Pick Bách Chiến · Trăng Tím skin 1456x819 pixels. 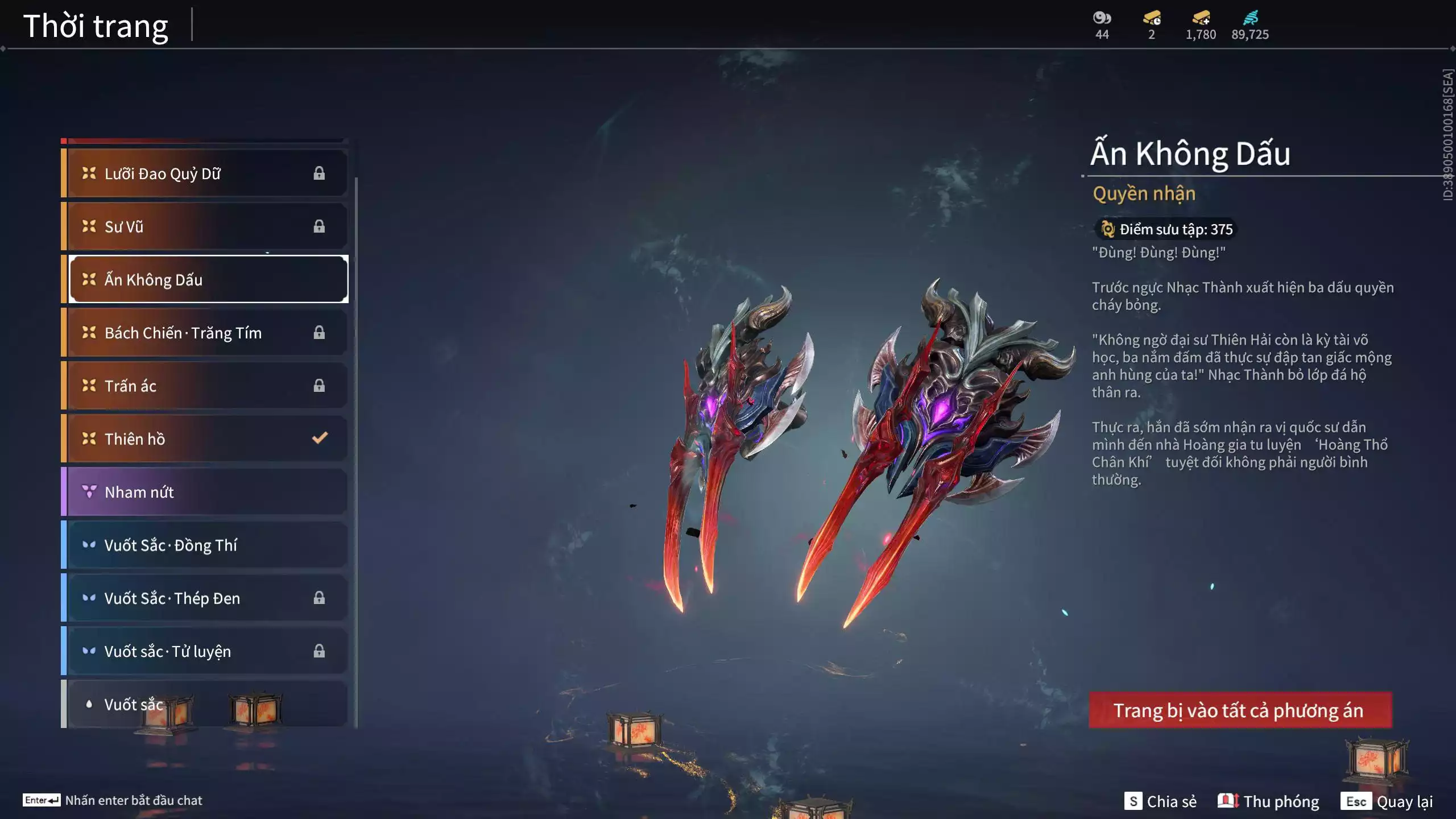[205, 333]
